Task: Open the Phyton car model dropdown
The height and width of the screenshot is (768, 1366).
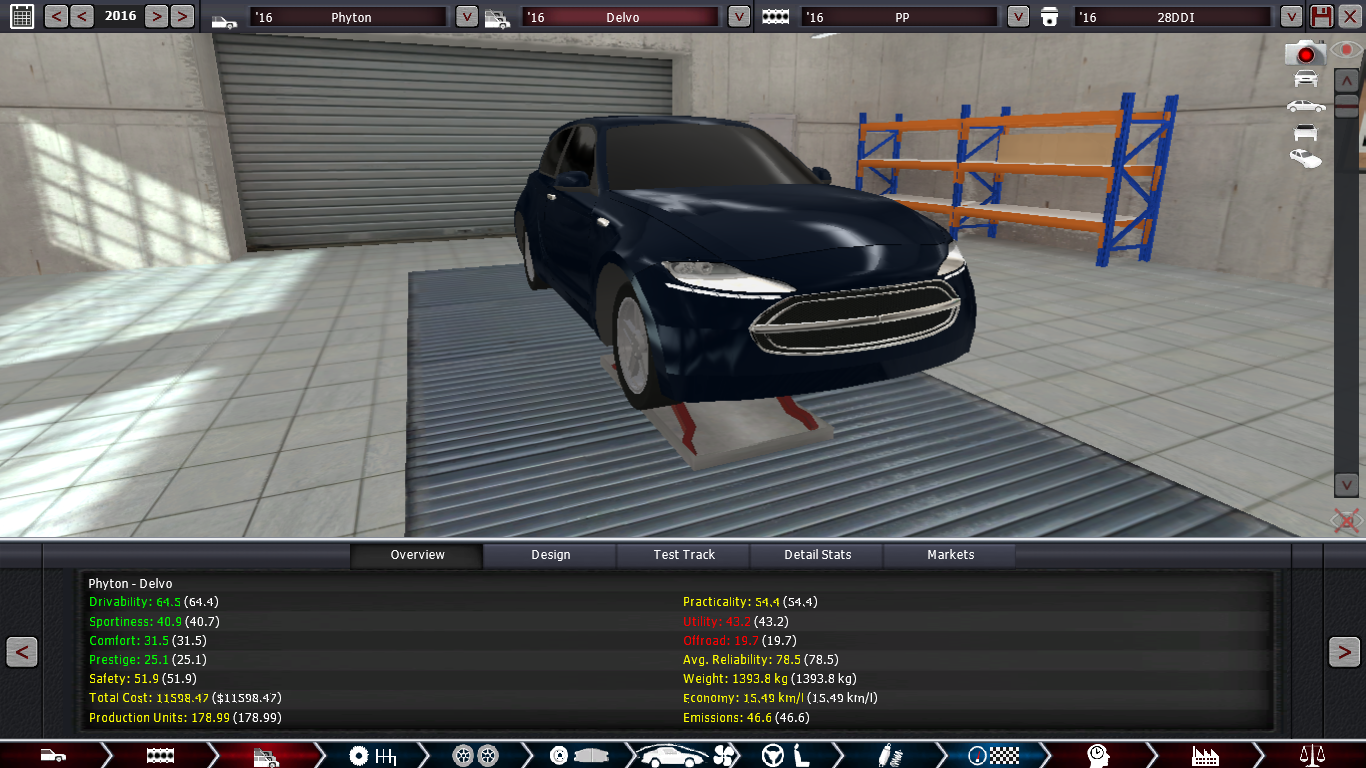Action: pyautogui.click(x=467, y=17)
